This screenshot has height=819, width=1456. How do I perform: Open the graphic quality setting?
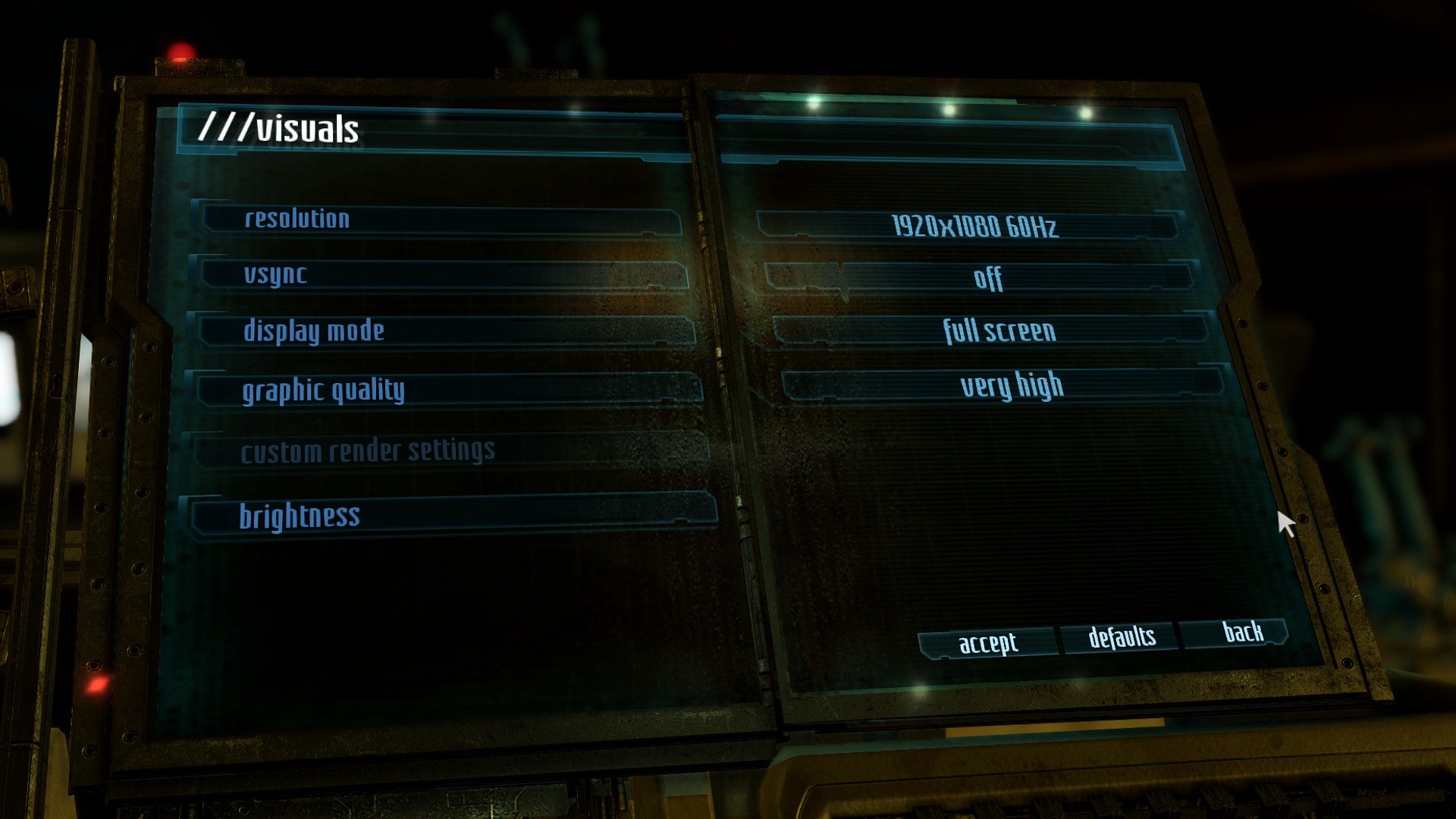pyautogui.click(x=449, y=390)
